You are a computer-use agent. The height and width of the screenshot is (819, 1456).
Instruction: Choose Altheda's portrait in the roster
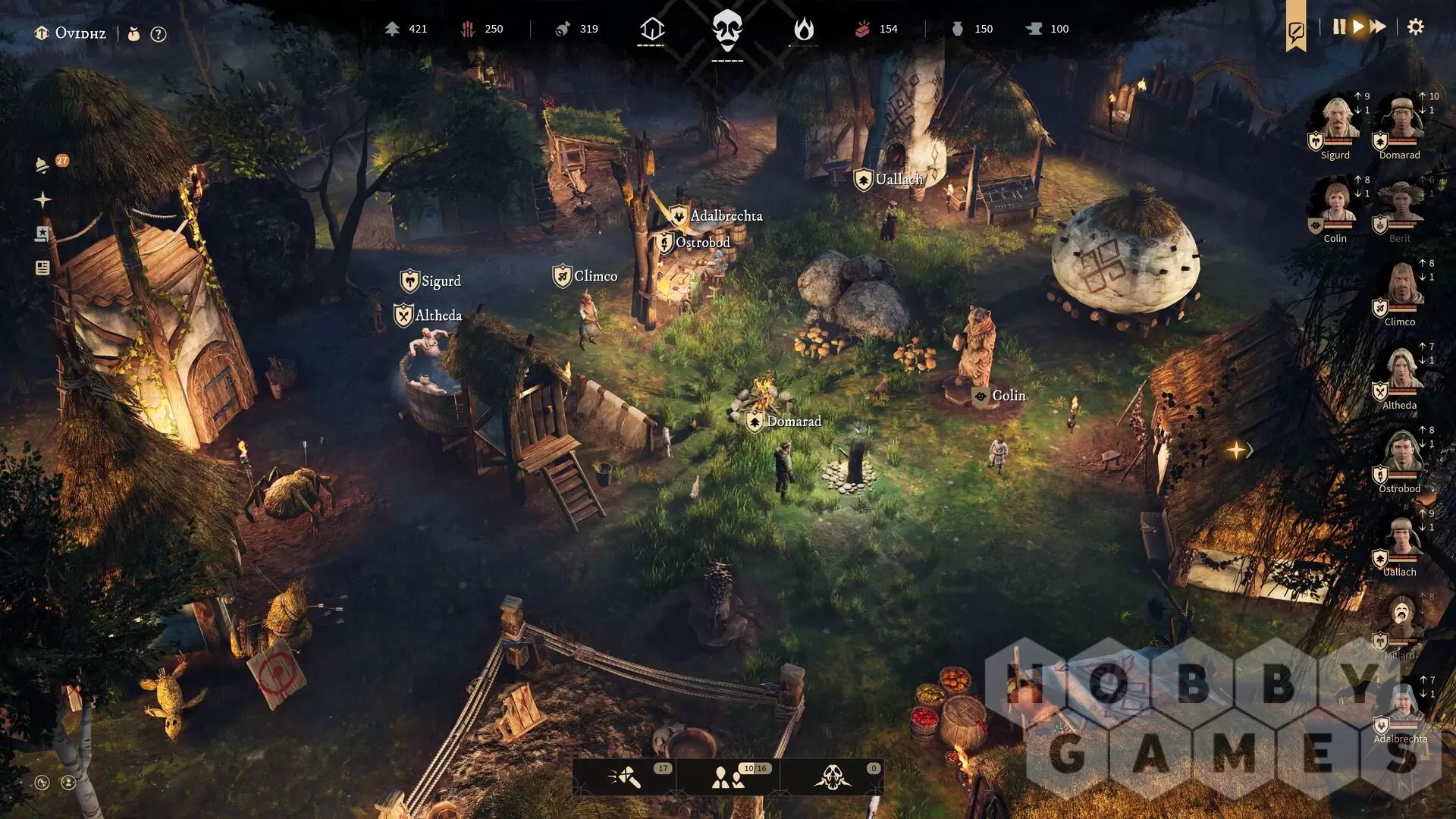(x=1399, y=372)
